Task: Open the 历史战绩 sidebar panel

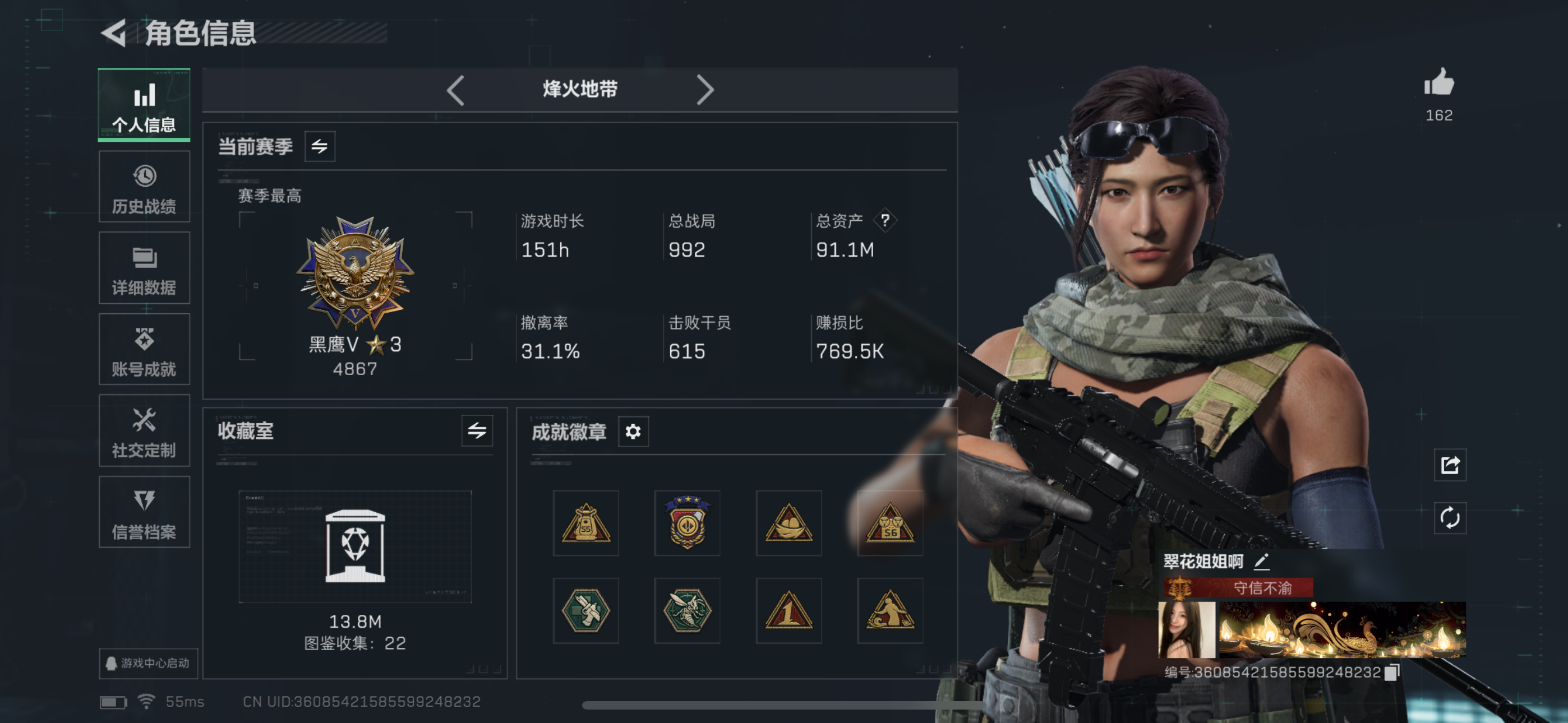Action: click(x=144, y=186)
